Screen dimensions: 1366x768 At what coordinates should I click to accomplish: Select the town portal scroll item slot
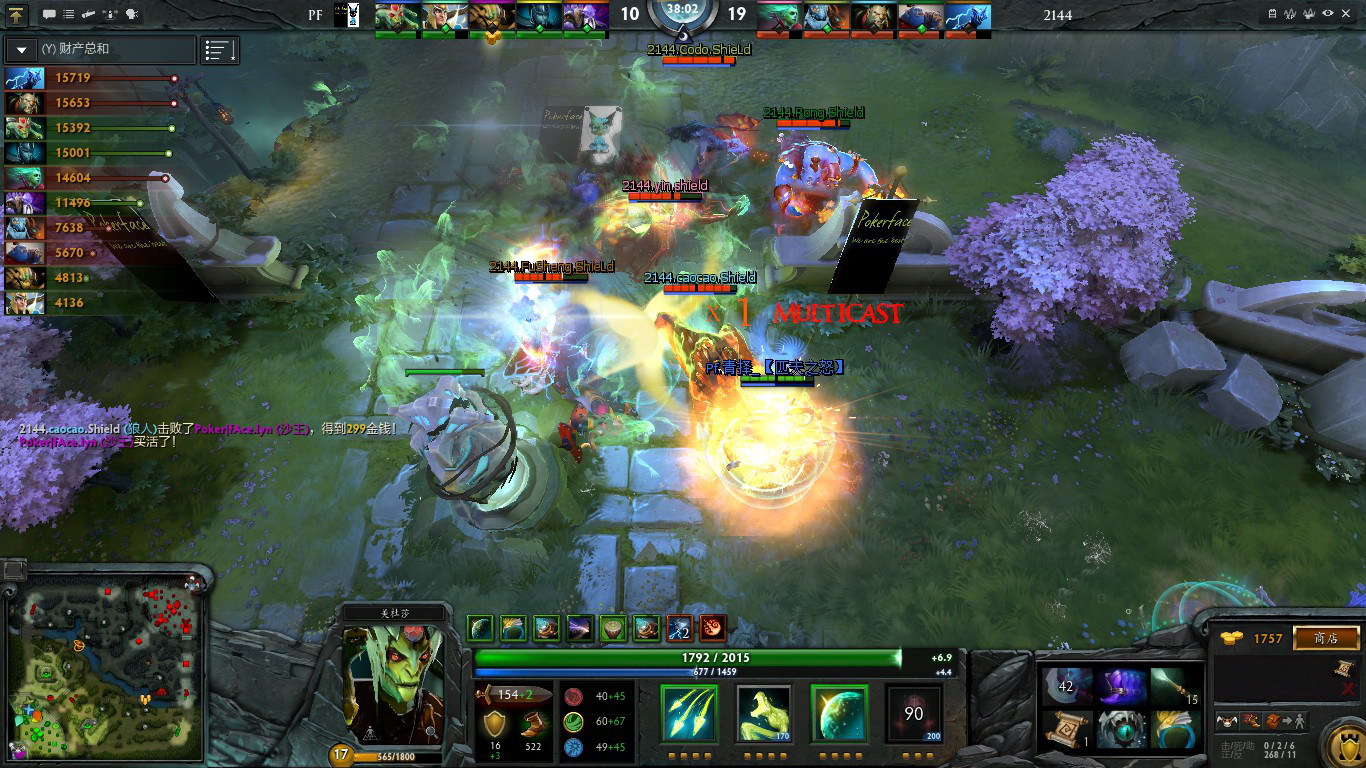pyautogui.click(x=1066, y=729)
